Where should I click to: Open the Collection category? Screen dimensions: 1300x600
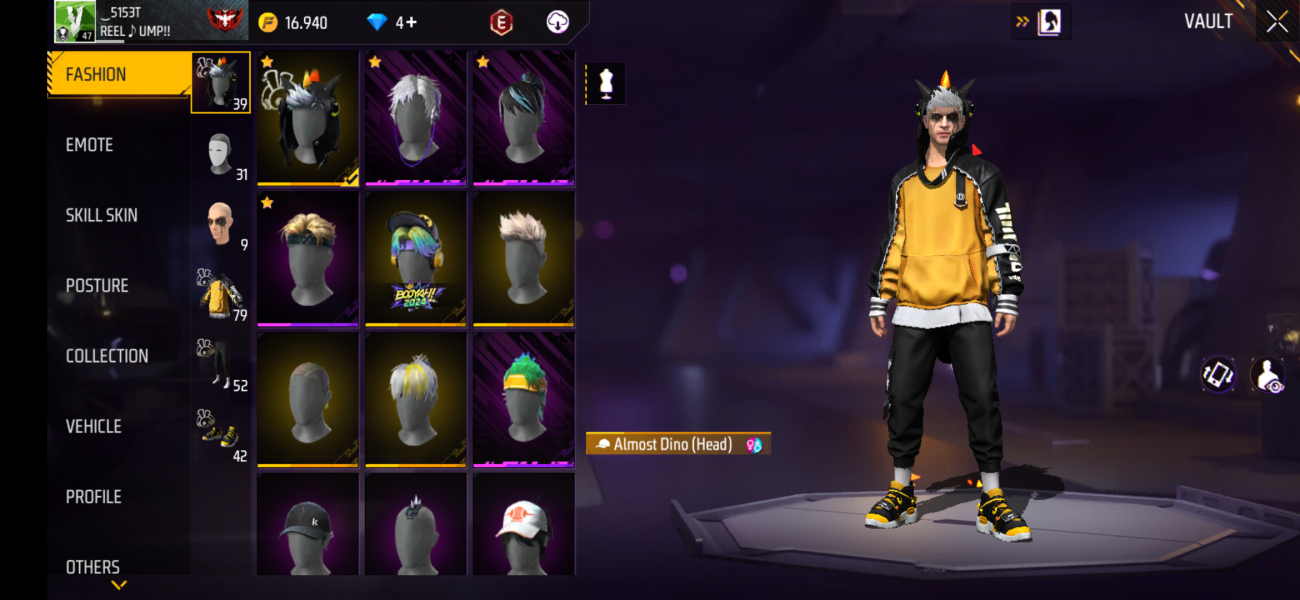point(107,356)
